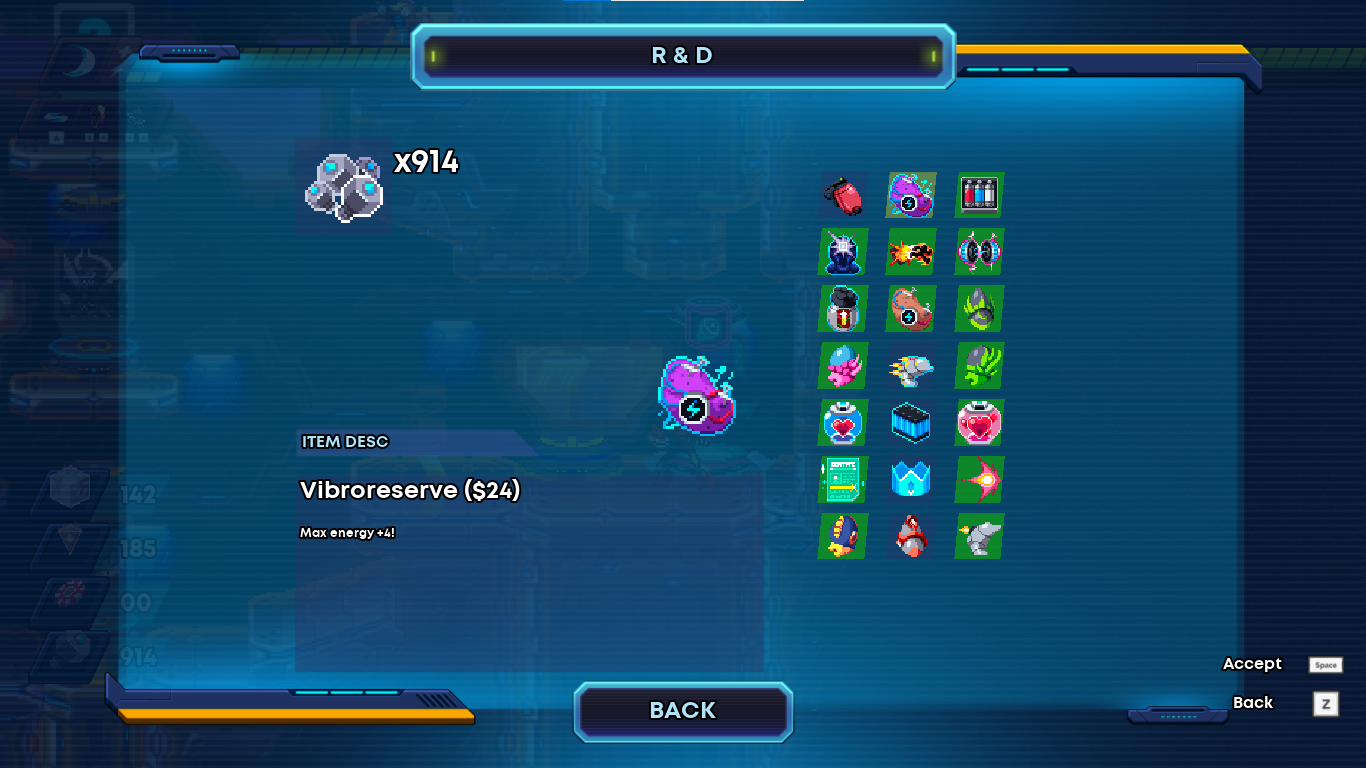Select the black jar with red label
This screenshot has width=1366, height=768.
[x=843, y=308]
